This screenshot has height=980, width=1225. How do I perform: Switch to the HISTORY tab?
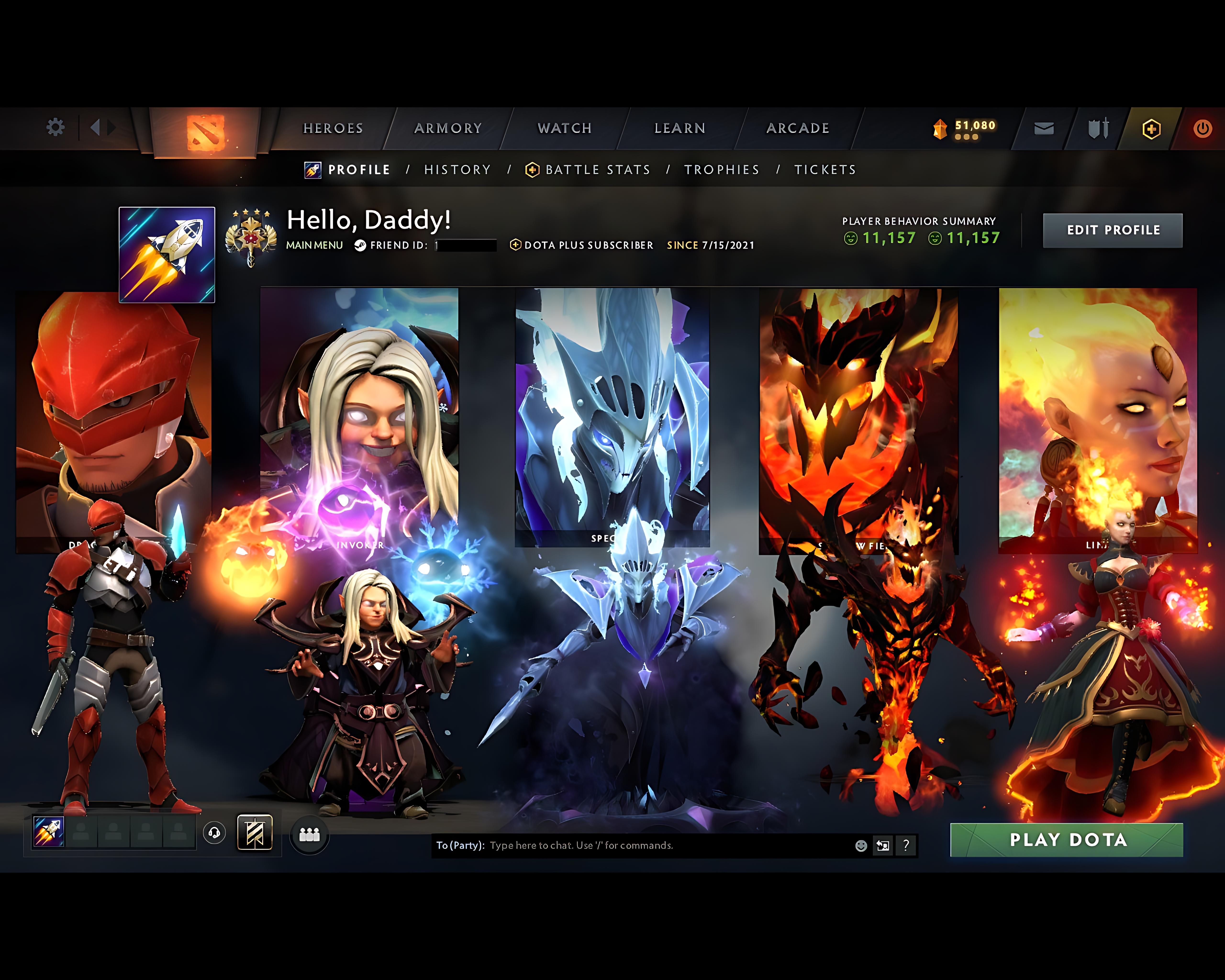(457, 169)
